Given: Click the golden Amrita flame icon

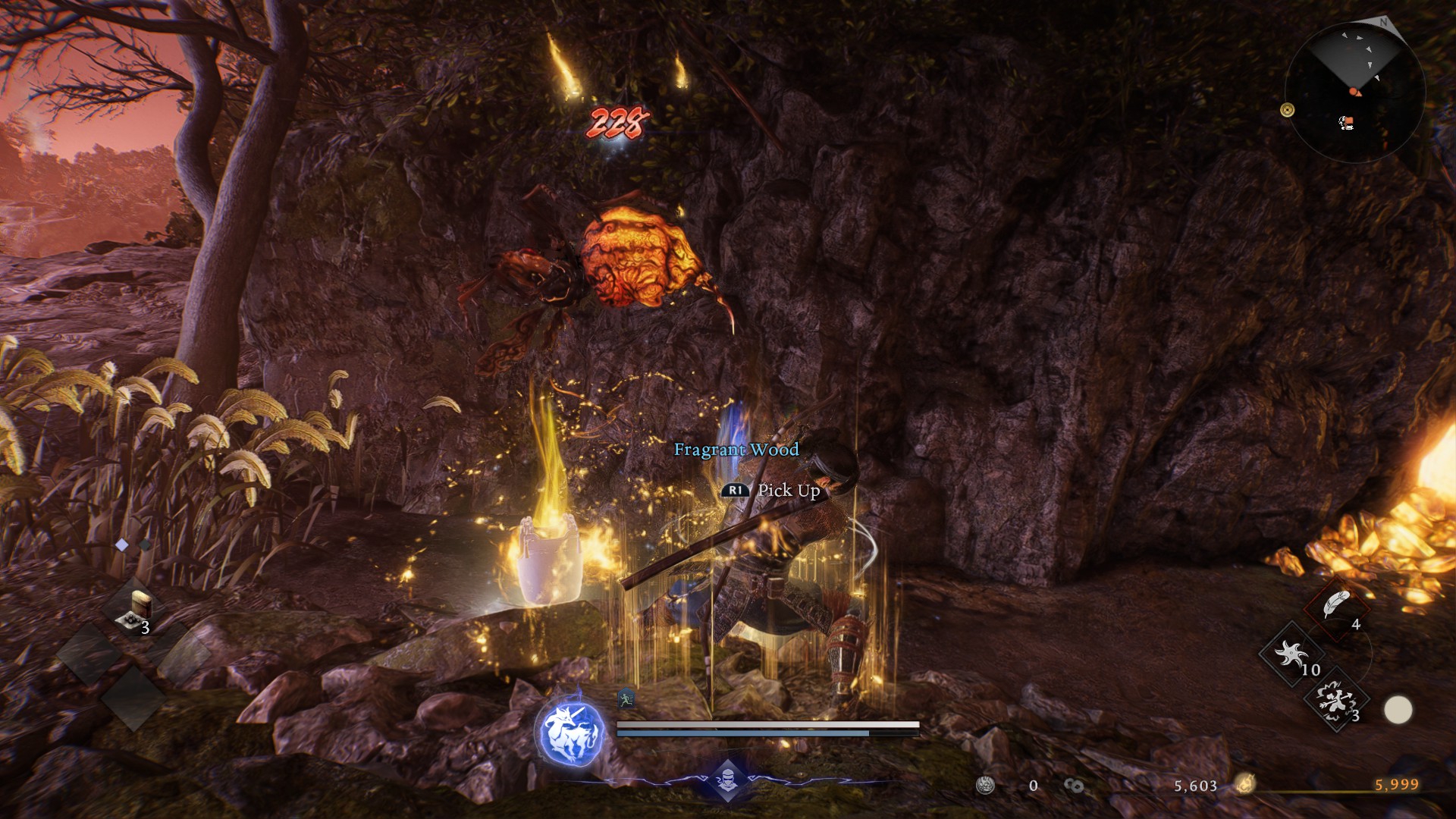Looking at the screenshot, I should pyautogui.click(x=1244, y=785).
